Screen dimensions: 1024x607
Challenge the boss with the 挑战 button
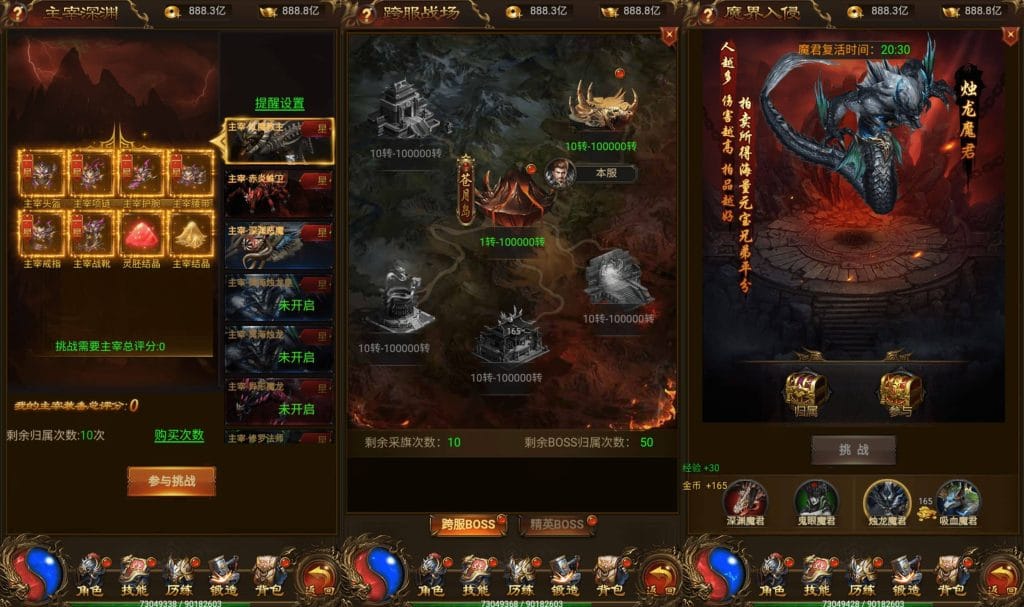click(853, 450)
